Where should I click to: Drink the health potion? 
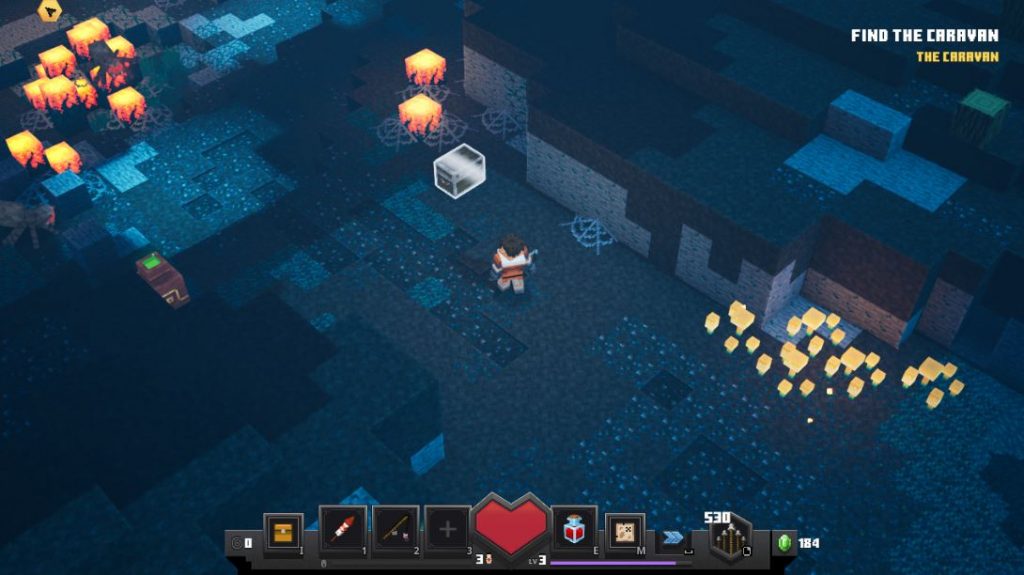pos(575,529)
